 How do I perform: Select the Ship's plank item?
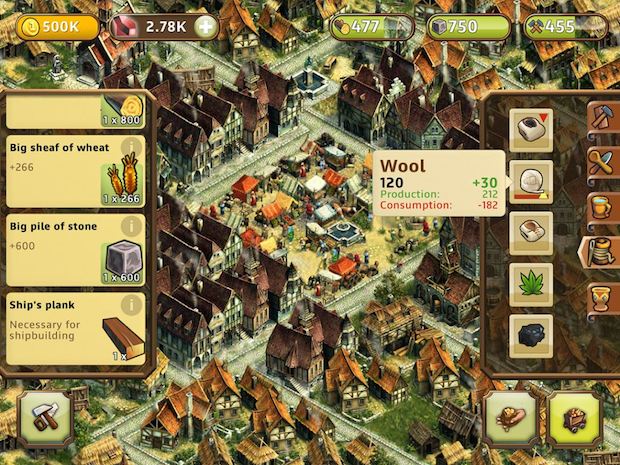coord(75,327)
